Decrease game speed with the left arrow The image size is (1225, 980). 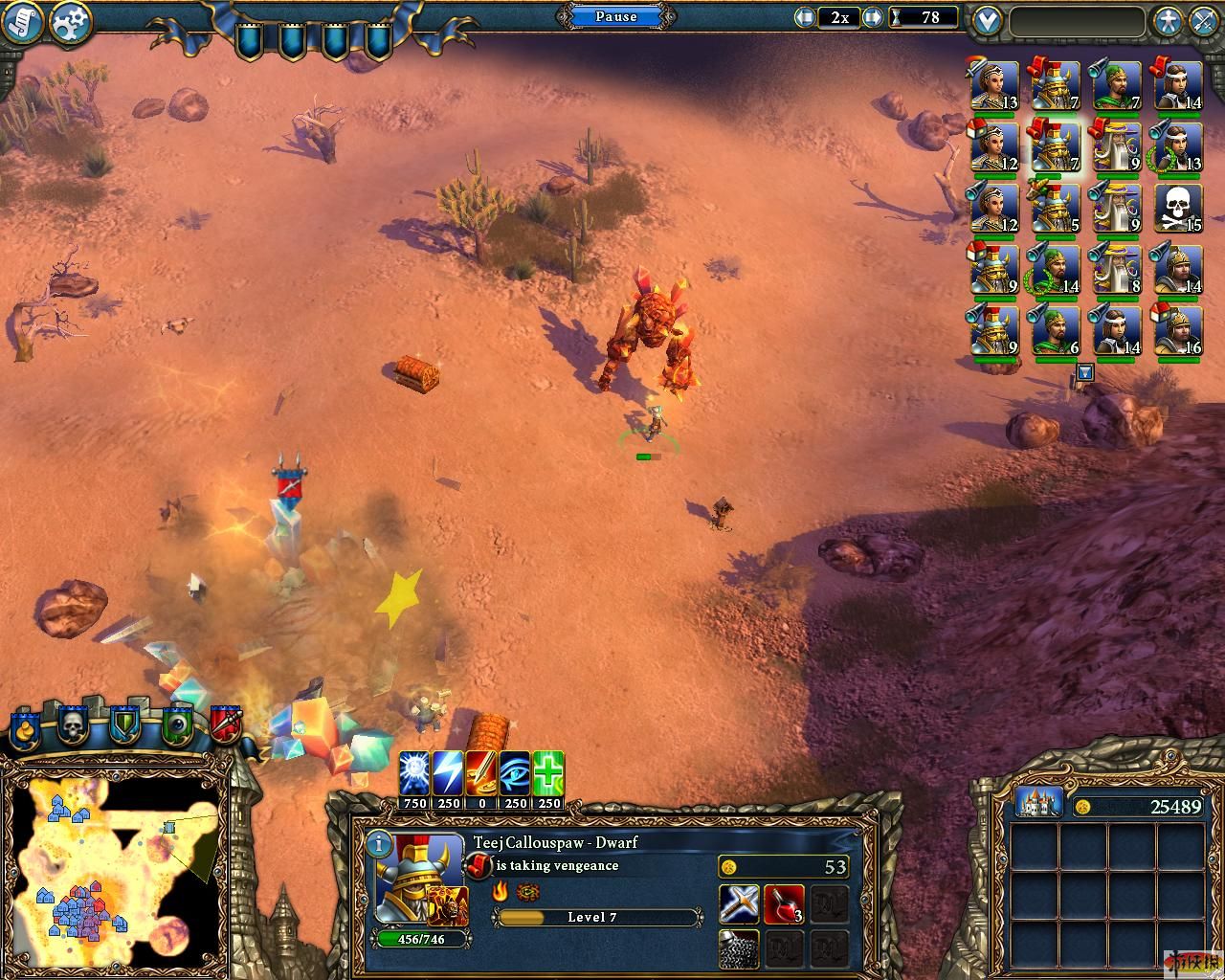coord(806,17)
